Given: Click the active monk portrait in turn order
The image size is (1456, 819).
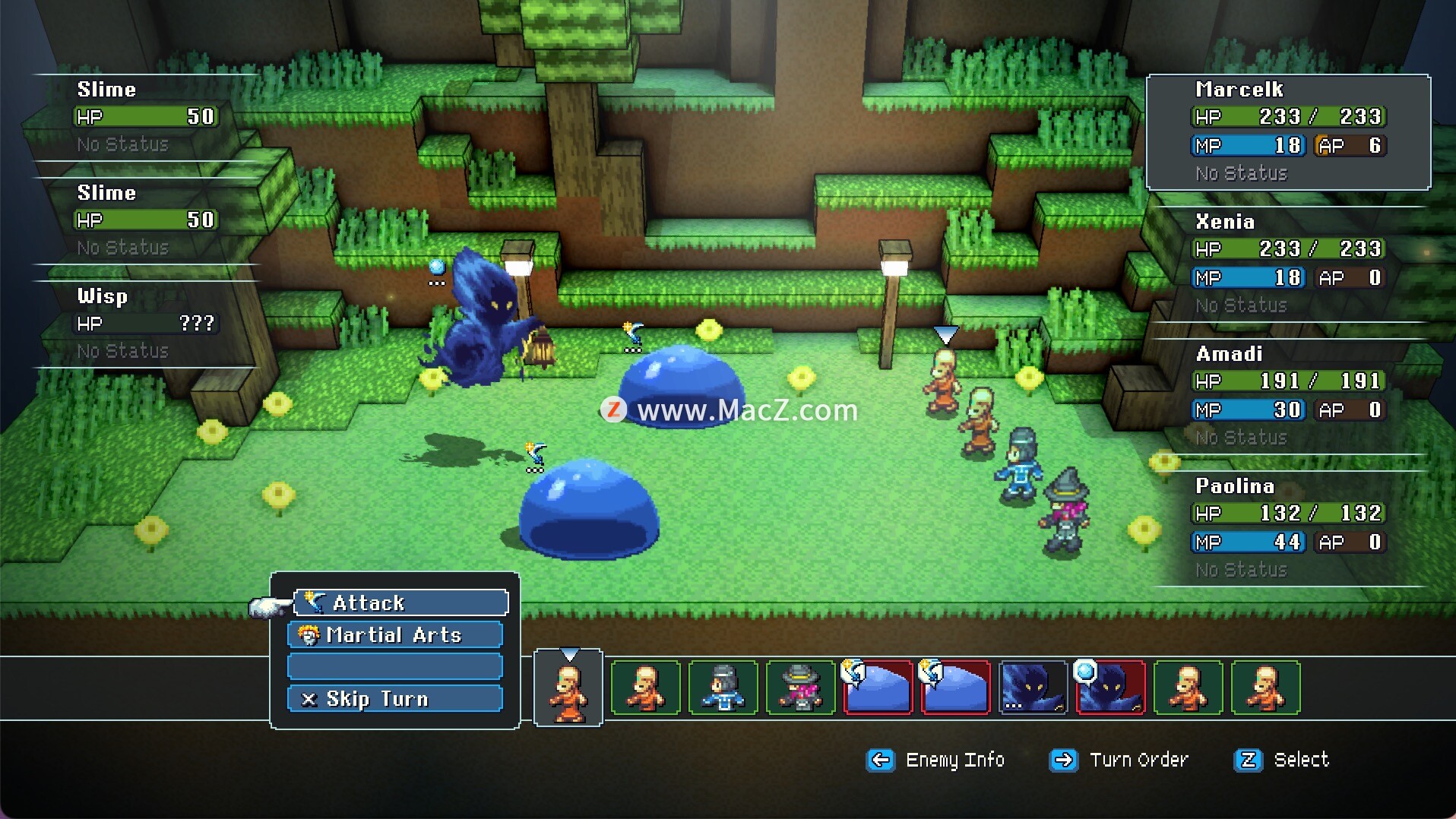Looking at the screenshot, I should point(568,688).
